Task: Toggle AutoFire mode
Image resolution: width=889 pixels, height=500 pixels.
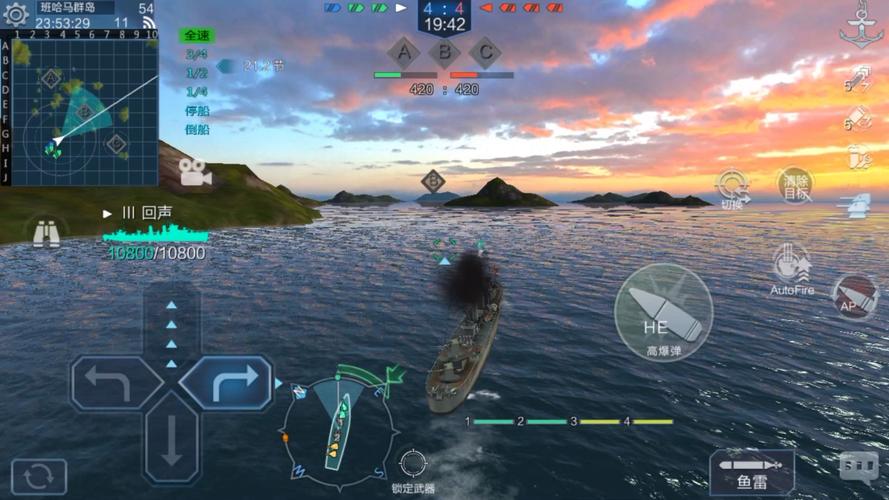Action: click(x=792, y=266)
